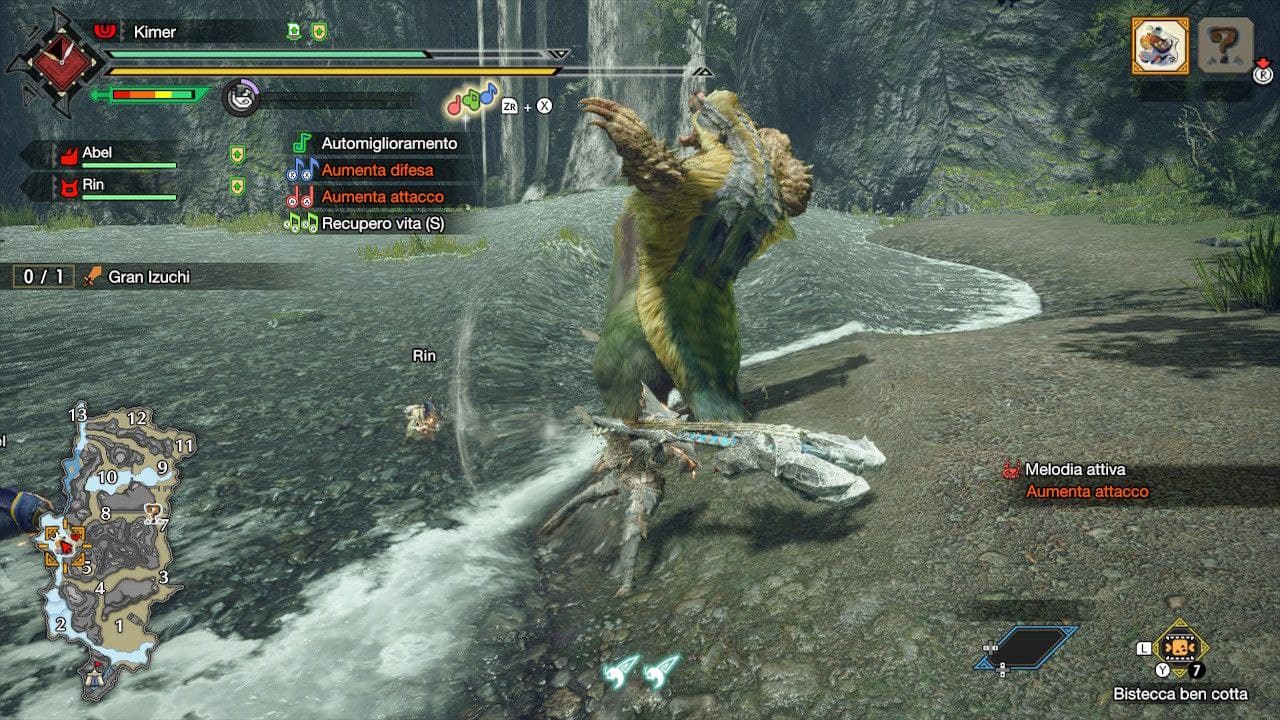
Task: Click the orange-framed buddy icon top right
Action: click(x=1160, y=45)
